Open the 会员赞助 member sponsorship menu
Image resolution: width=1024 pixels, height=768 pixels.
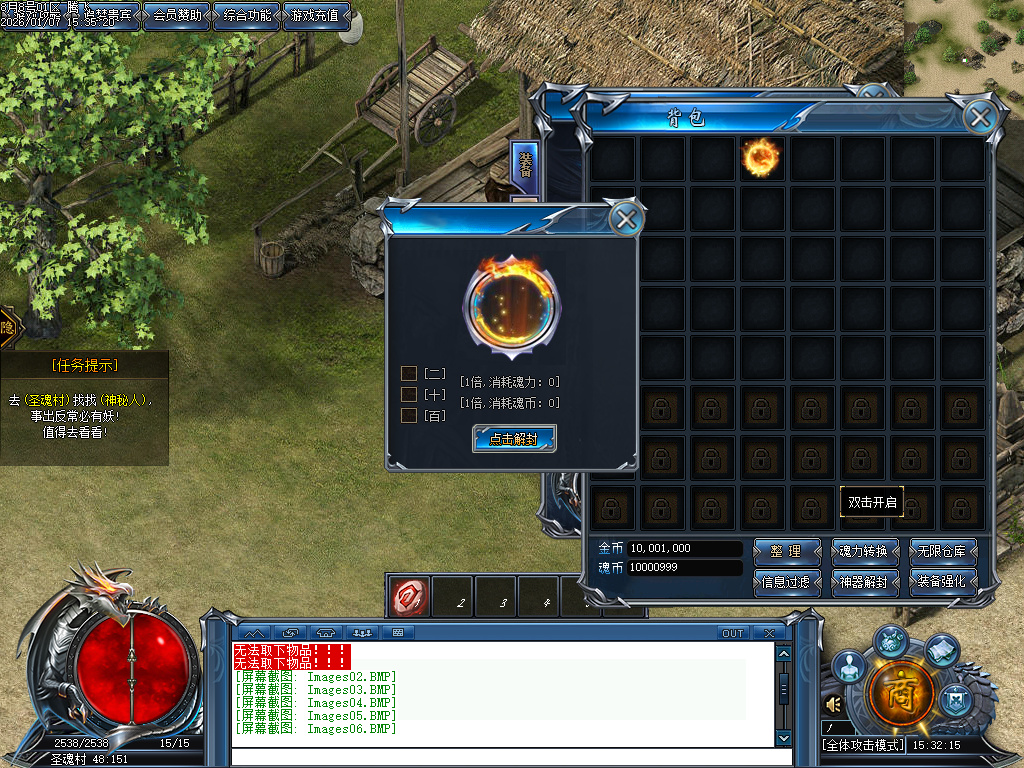177,16
